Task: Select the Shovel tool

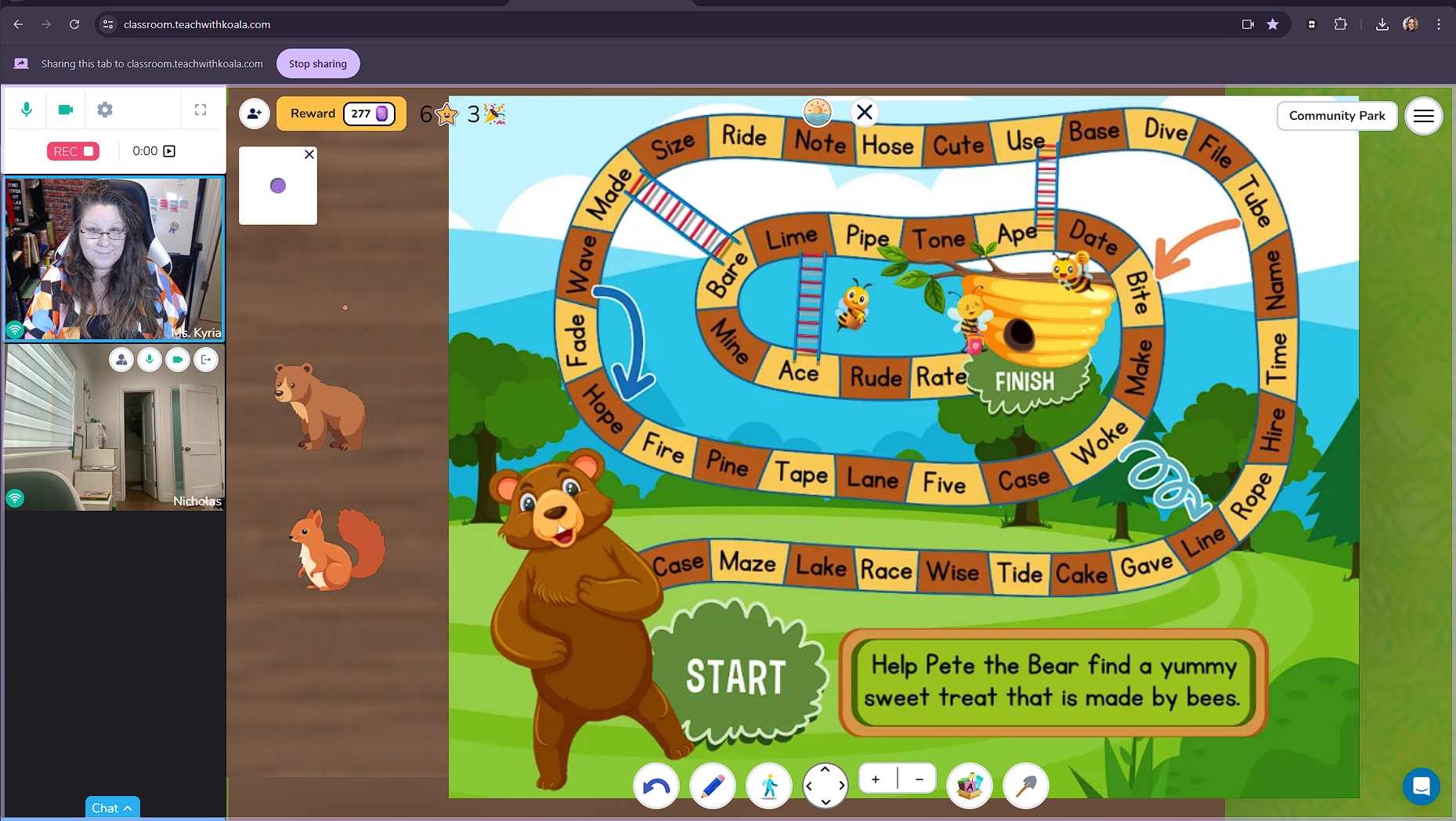Action: point(1026,786)
